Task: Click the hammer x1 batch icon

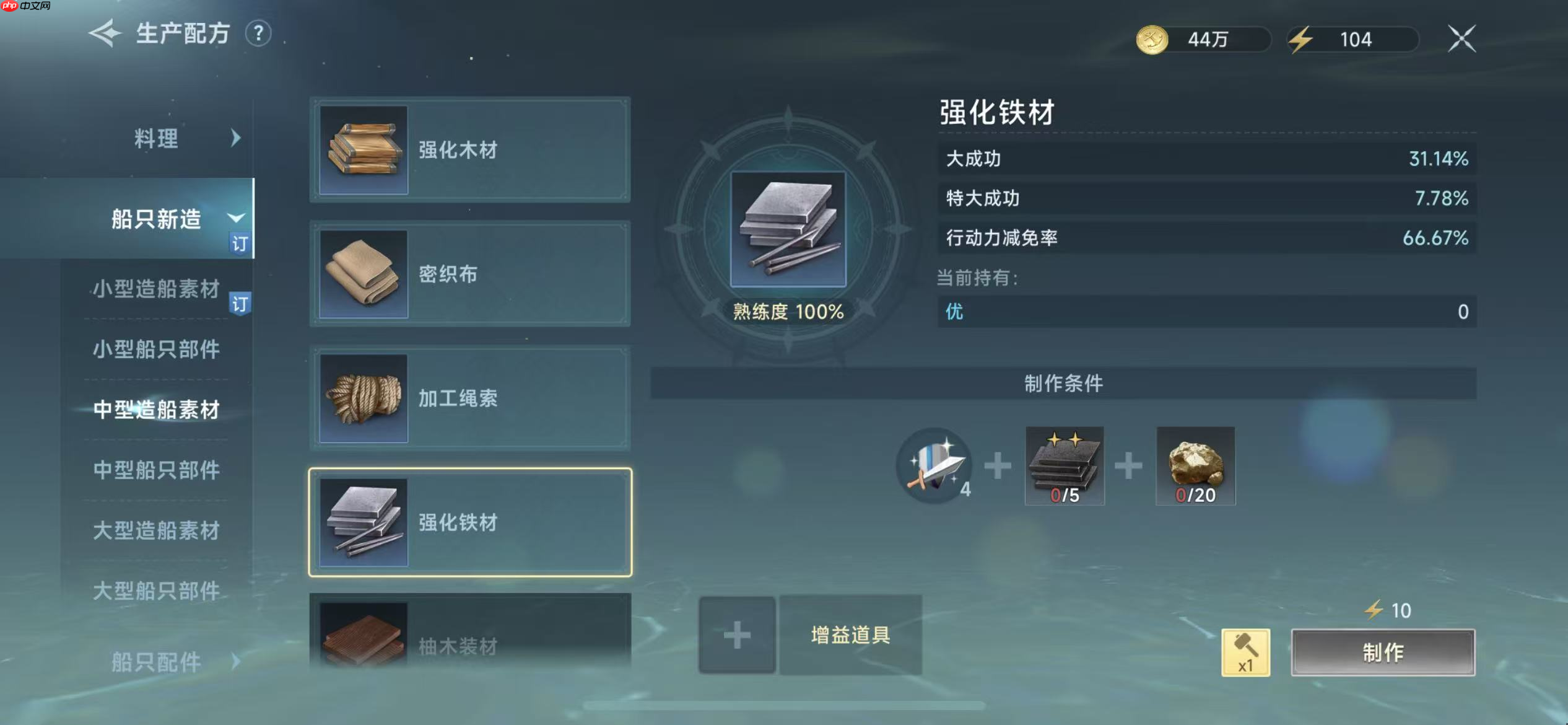Action: tap(1246, 652)
